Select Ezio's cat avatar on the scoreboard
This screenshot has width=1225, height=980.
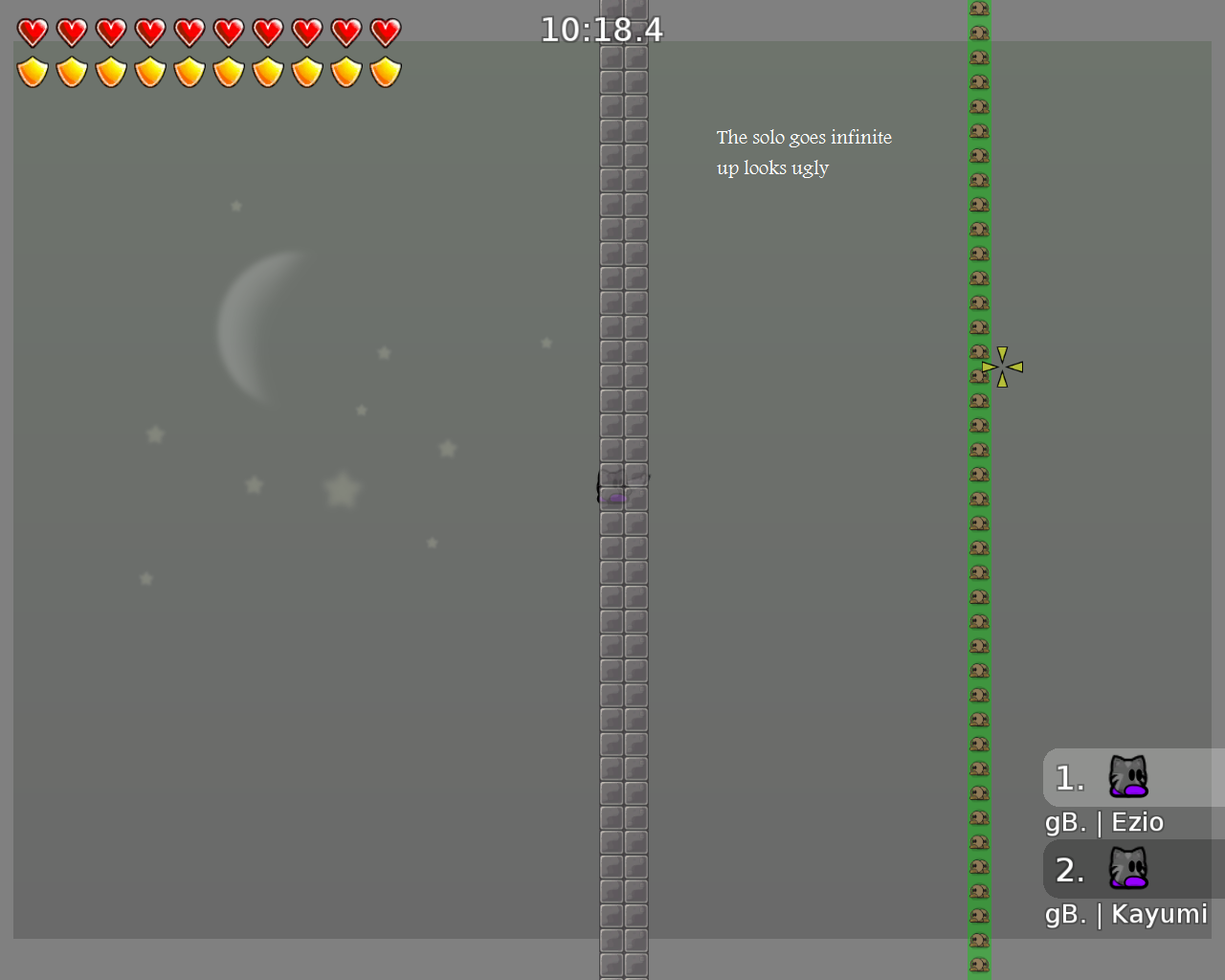click(1129, 776)
